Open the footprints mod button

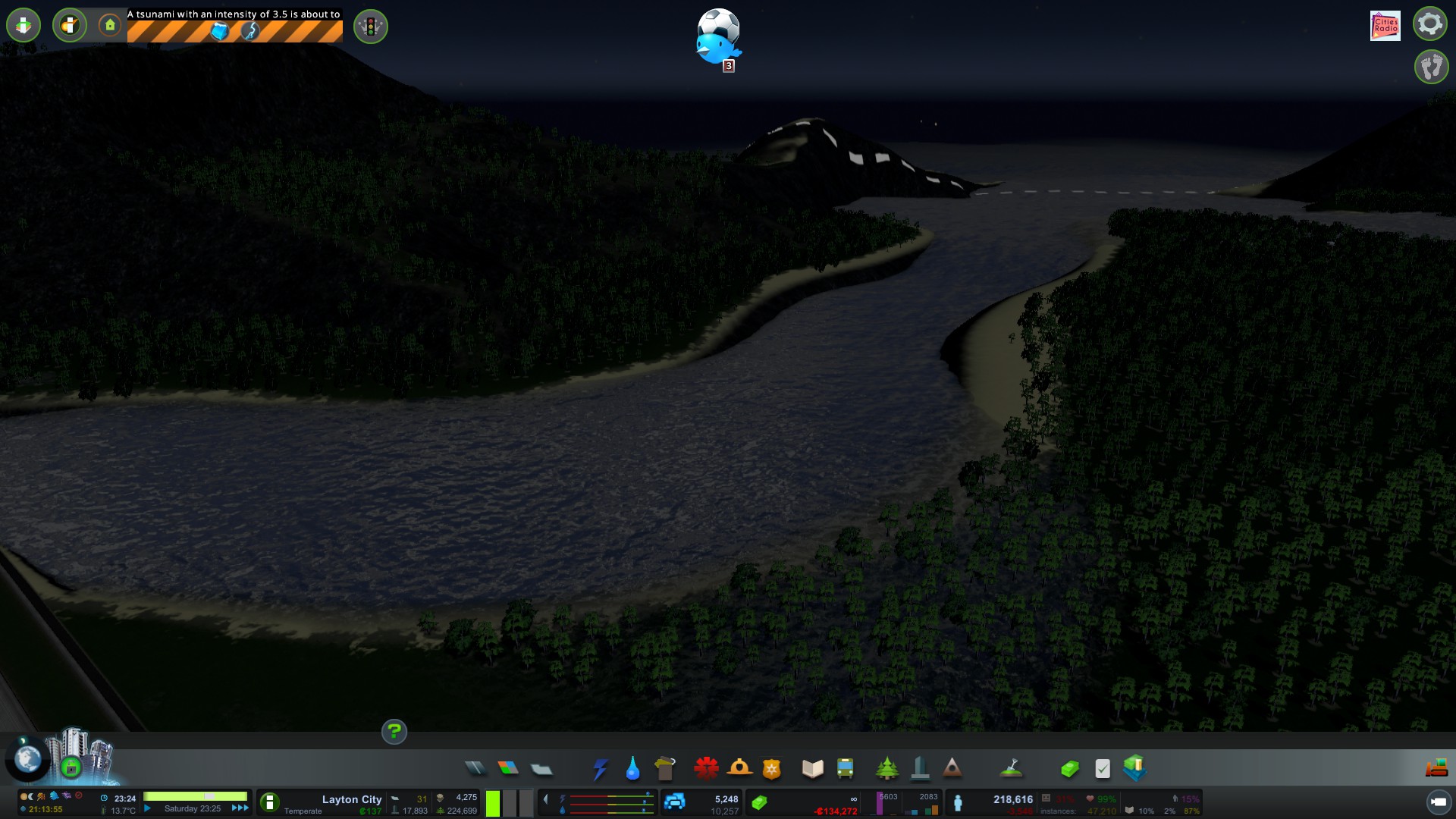(x=1431, y=67)
